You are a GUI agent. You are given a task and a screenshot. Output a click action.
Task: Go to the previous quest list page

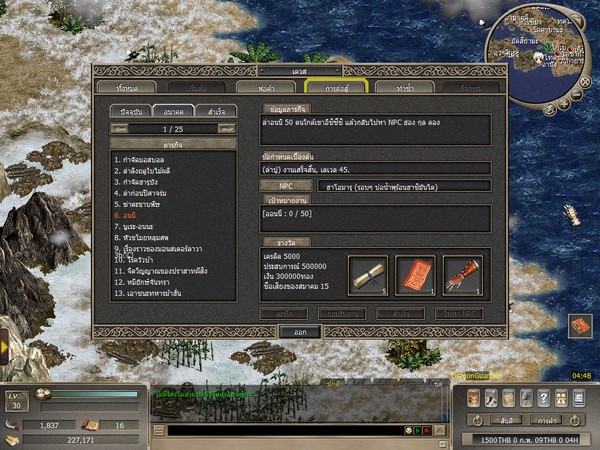pos(118,129)
